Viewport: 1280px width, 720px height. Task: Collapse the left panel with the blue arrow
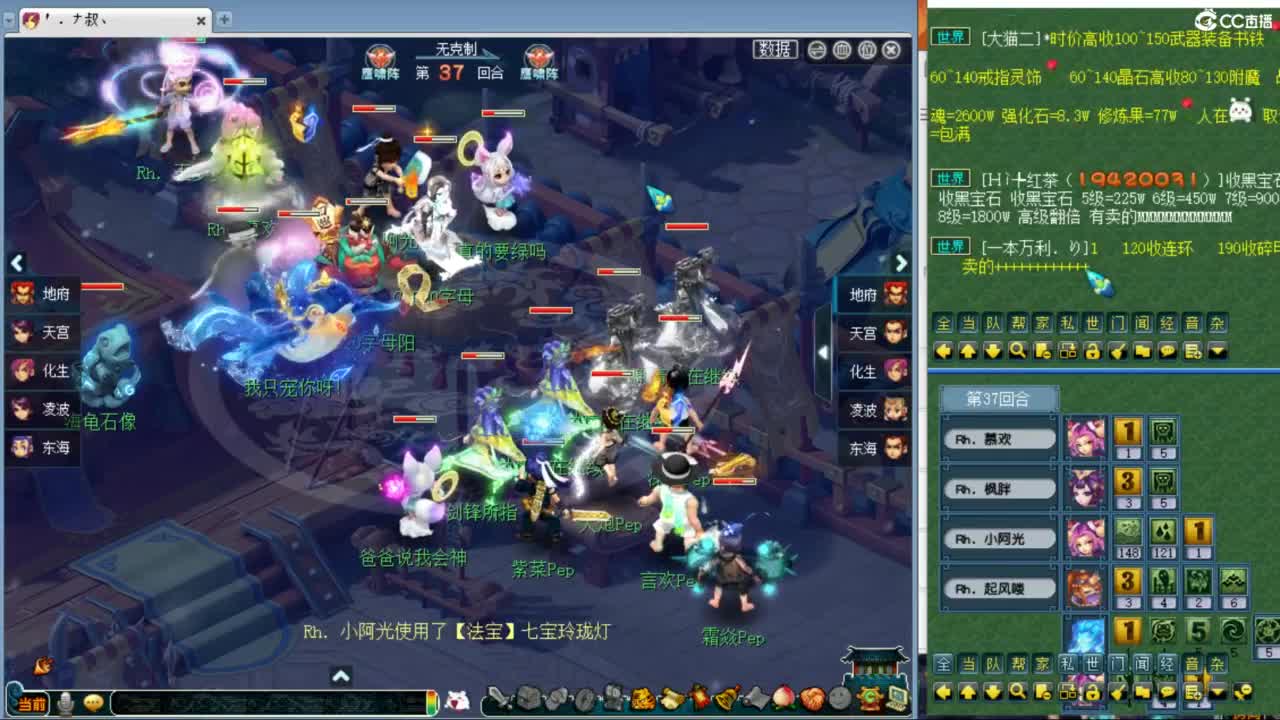(17, 263)
